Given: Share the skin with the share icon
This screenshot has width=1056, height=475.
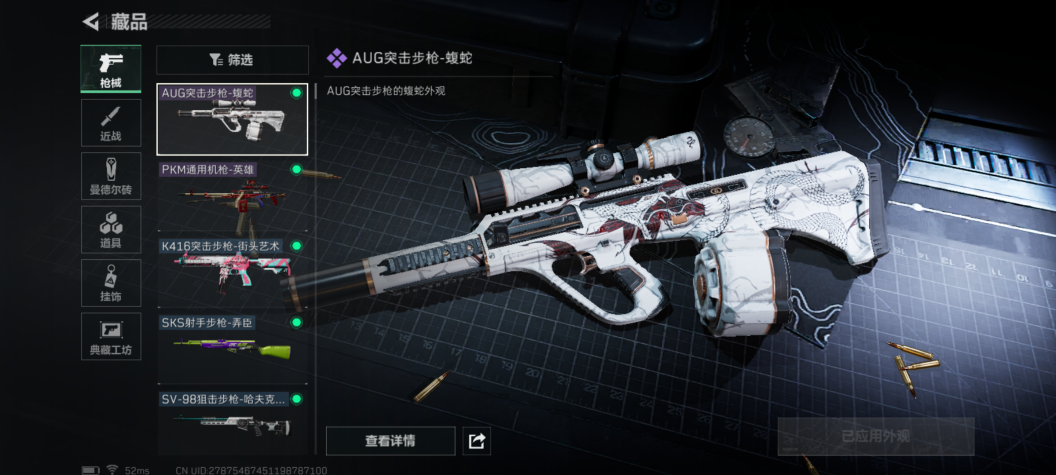Looking at the screenshot, I should [477, 440].
